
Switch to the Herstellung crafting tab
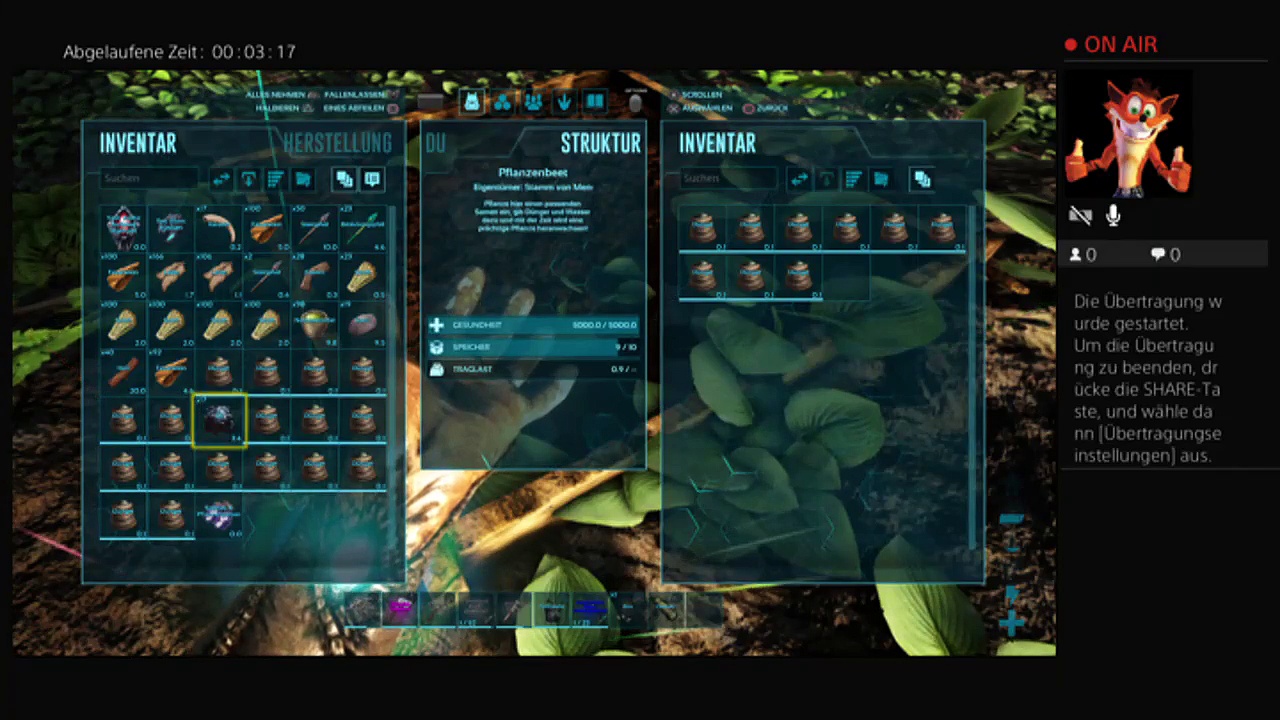(x=336, y=143)
